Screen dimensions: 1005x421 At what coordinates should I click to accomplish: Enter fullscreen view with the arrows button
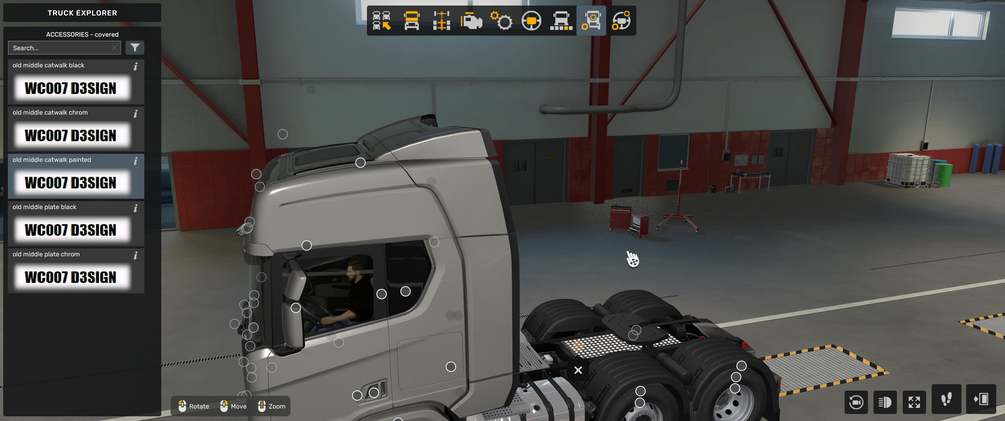[x=914, y=401]
